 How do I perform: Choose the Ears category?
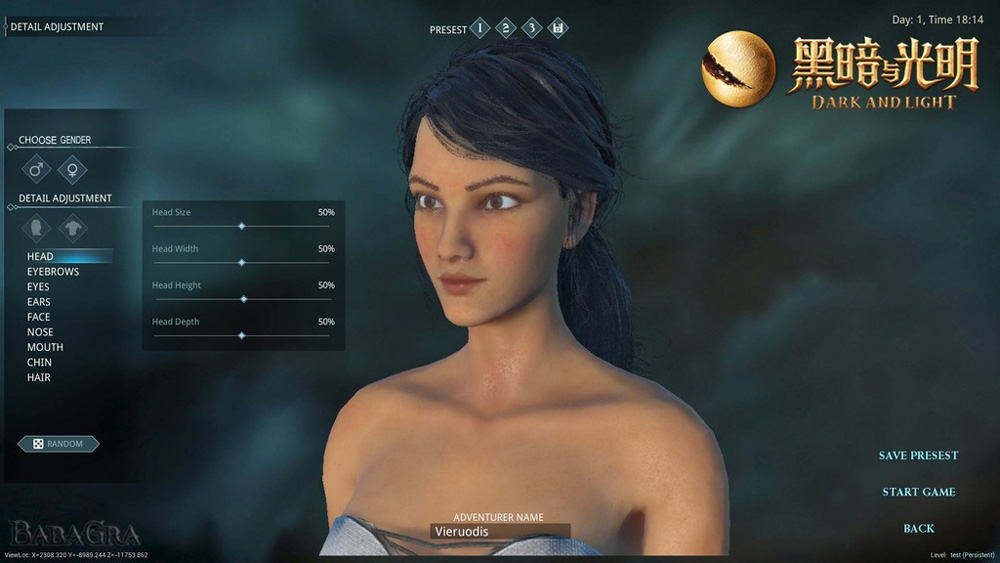[39, 302]
